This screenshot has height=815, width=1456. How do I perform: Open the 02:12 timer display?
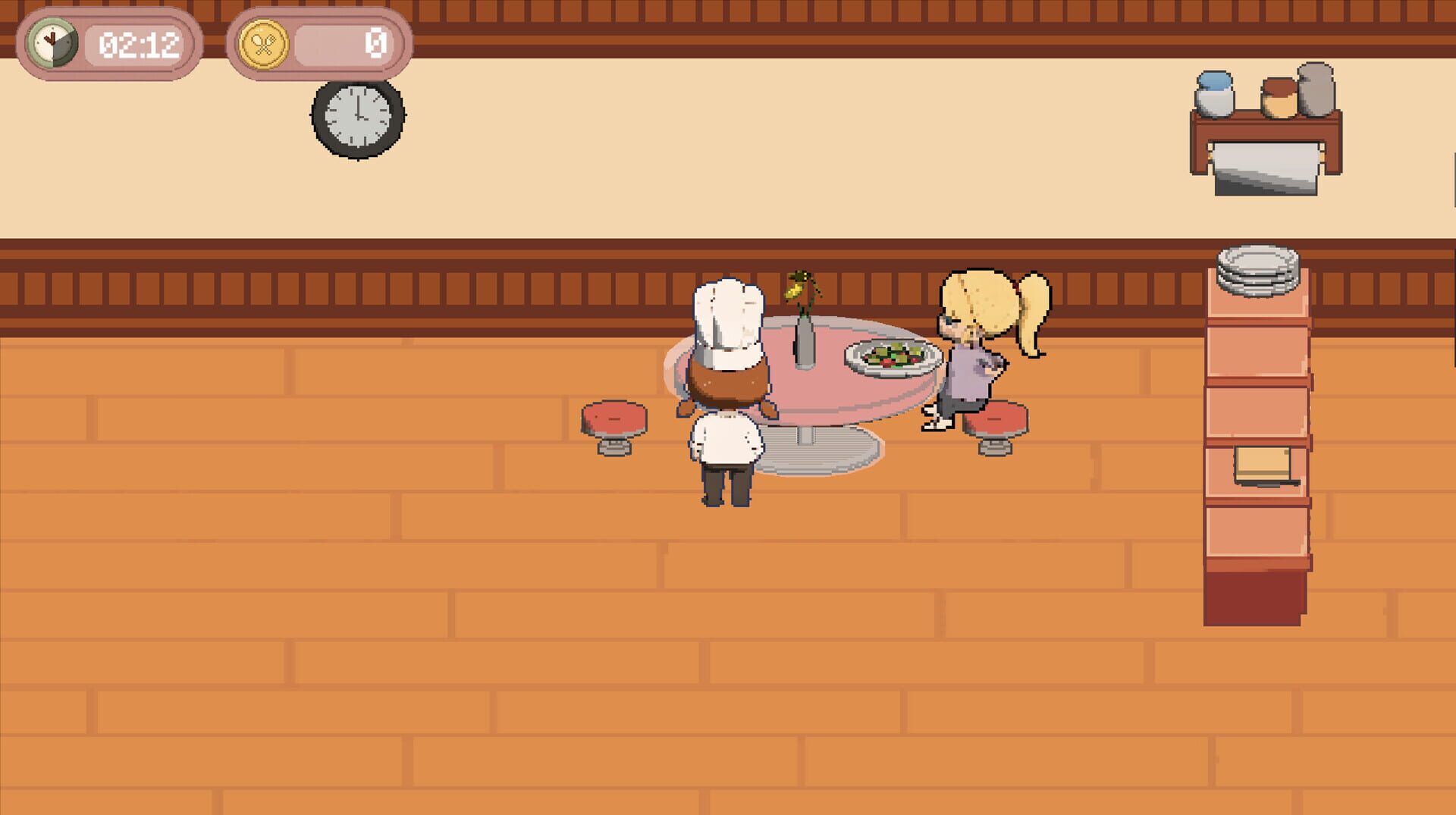(136, 42)
